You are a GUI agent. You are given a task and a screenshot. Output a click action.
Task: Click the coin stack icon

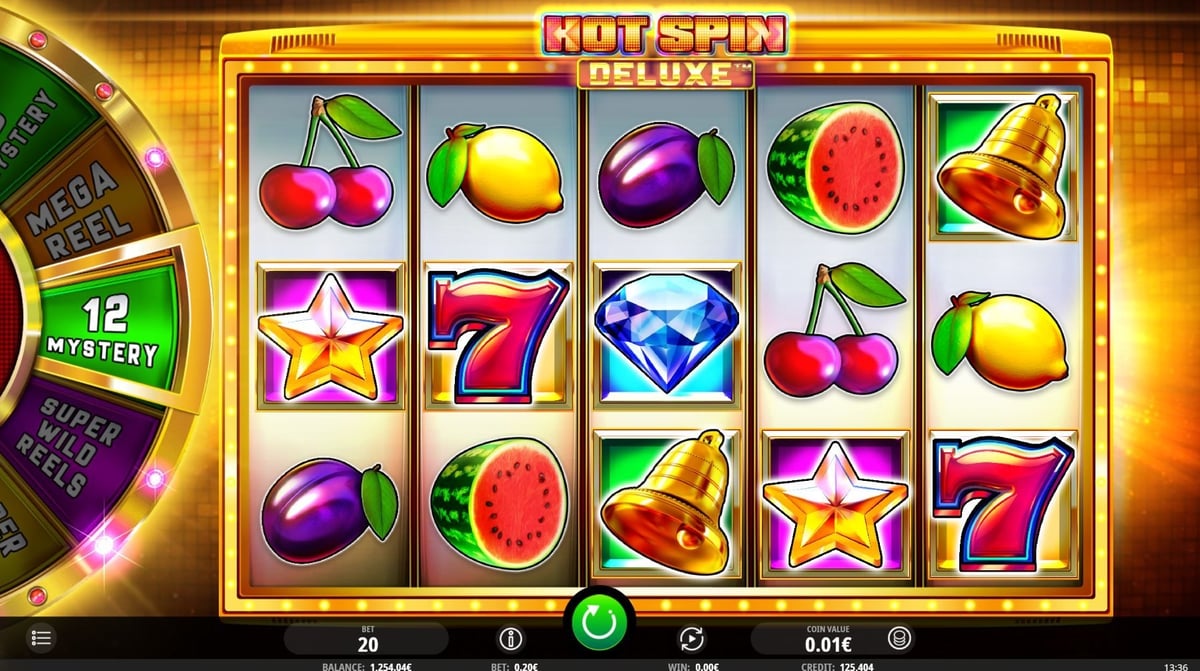click(x=900, y=637)
